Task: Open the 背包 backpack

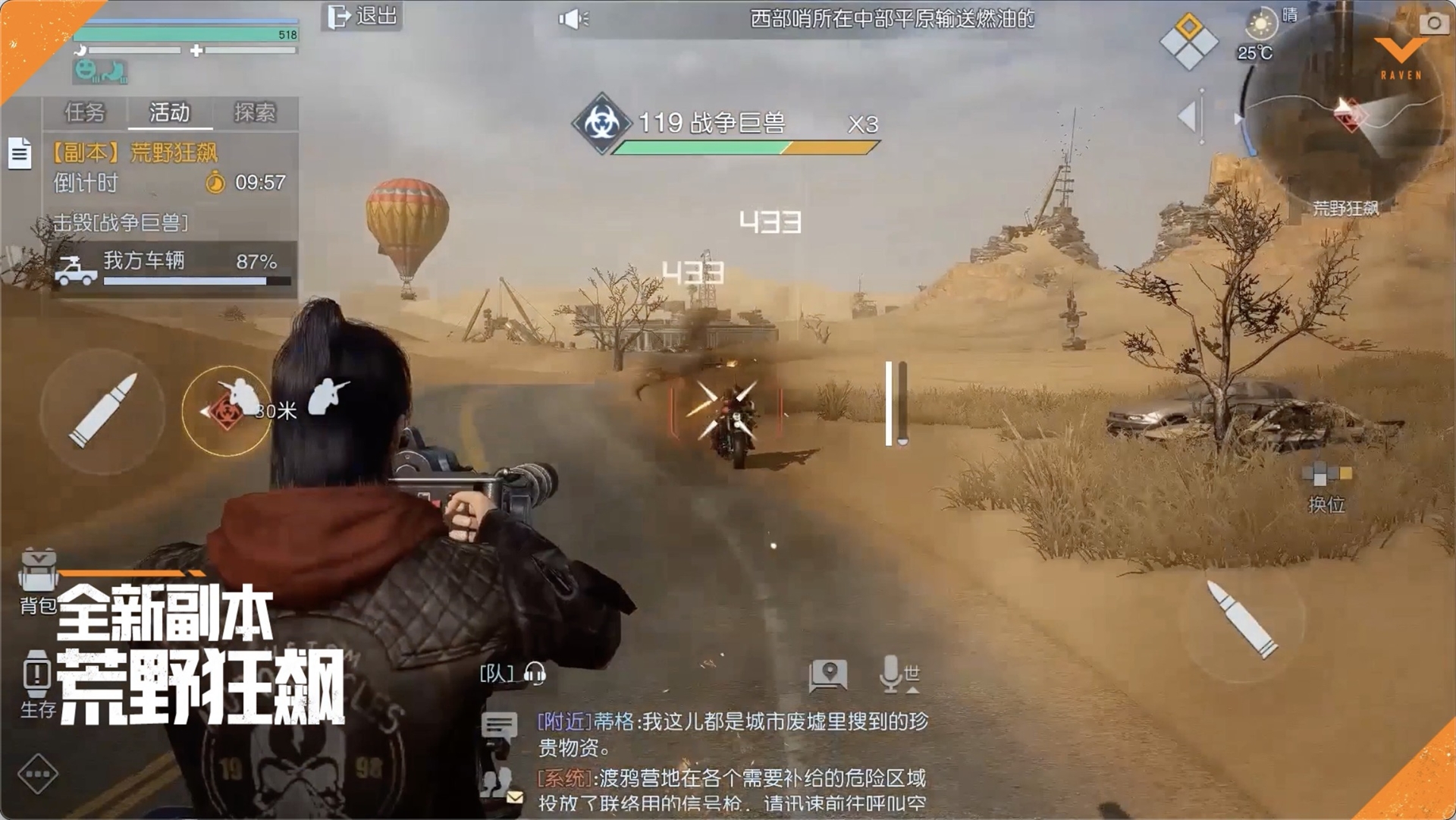Action: [x=38, y=580]
